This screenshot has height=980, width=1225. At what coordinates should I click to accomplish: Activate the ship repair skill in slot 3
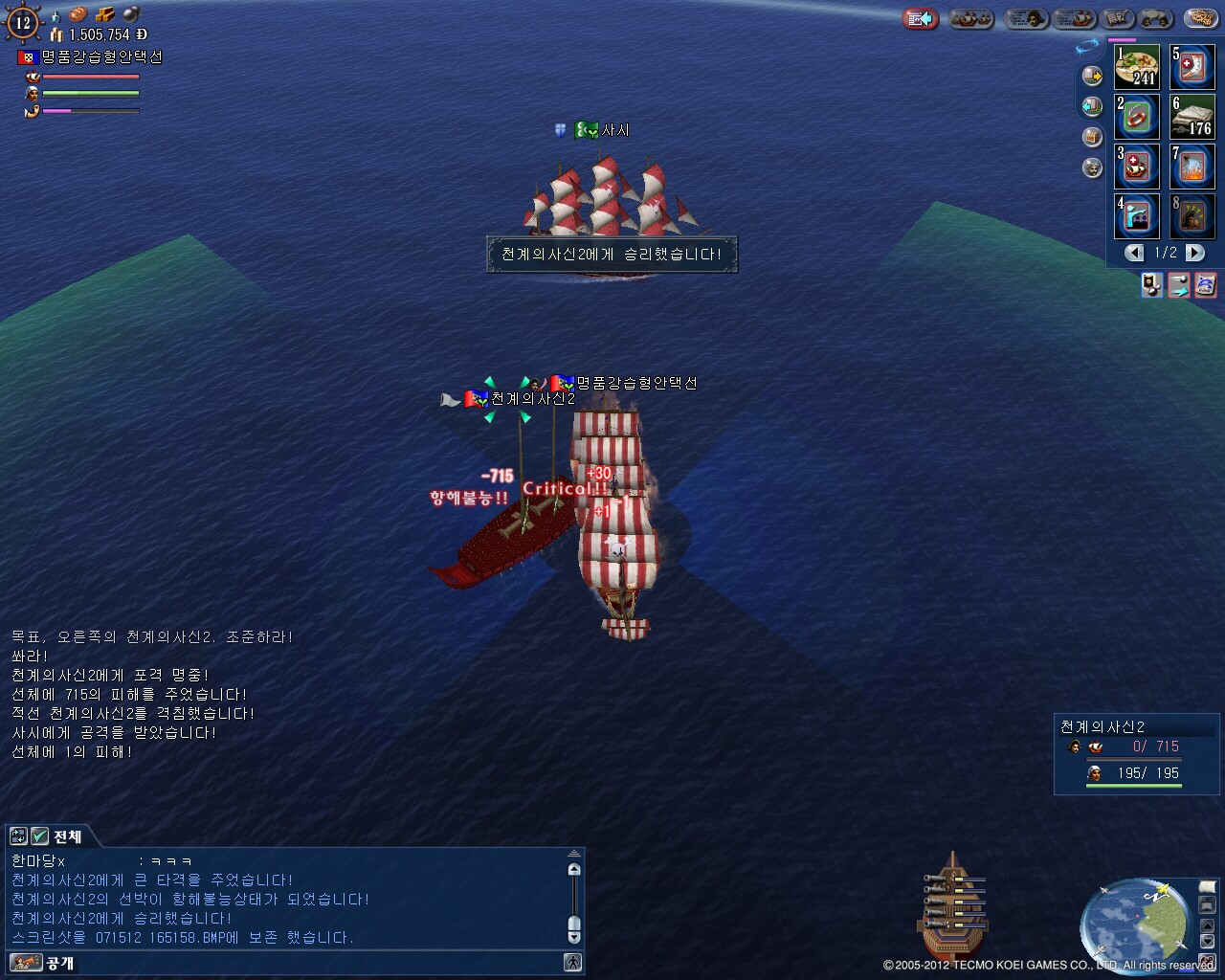point(1137,167)
